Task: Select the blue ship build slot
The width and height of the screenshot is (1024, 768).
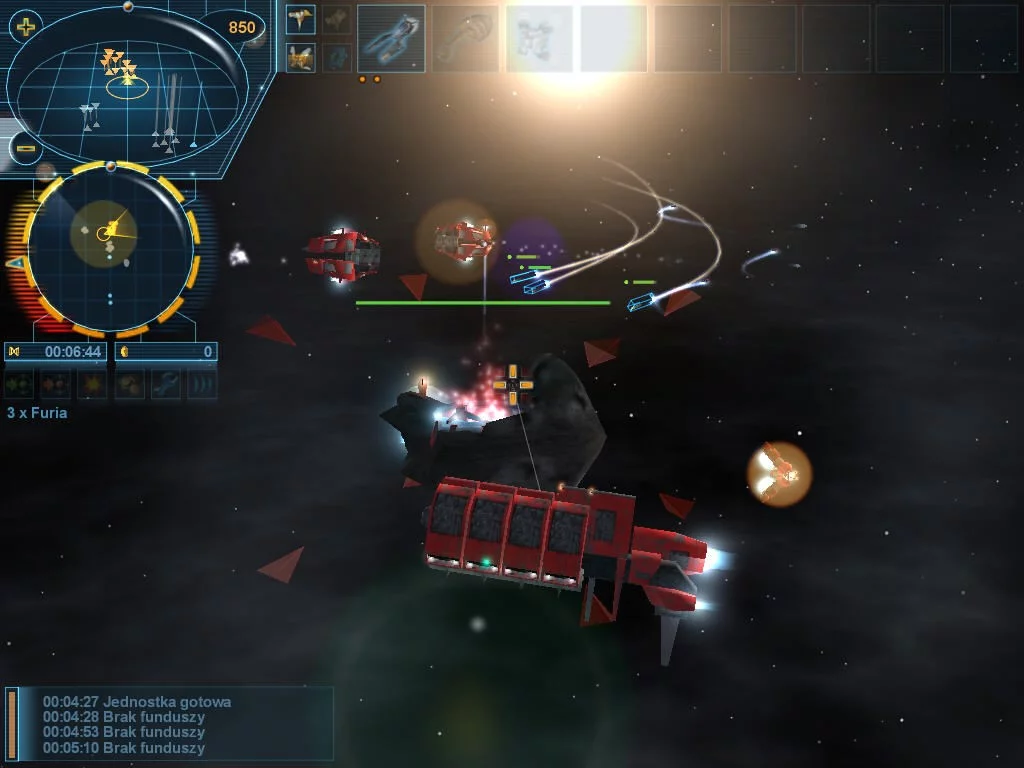Action: point(391,39)
